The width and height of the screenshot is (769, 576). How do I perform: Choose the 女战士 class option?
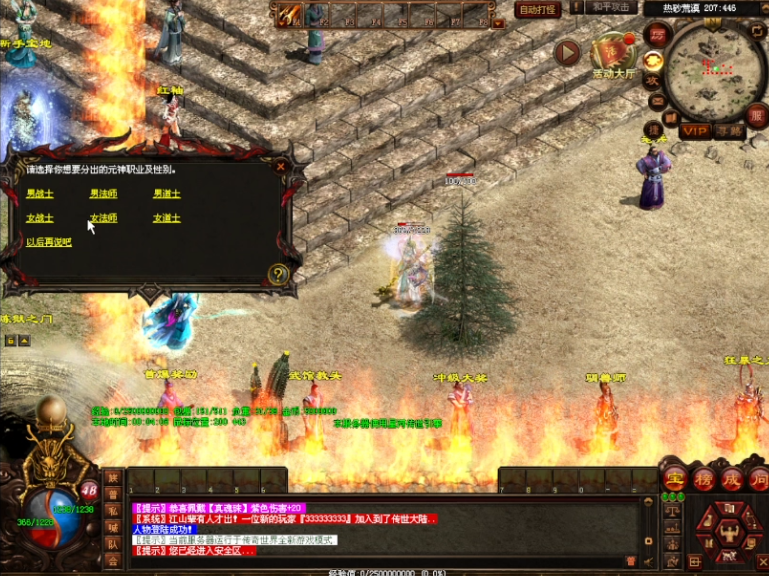coord(40,218)
